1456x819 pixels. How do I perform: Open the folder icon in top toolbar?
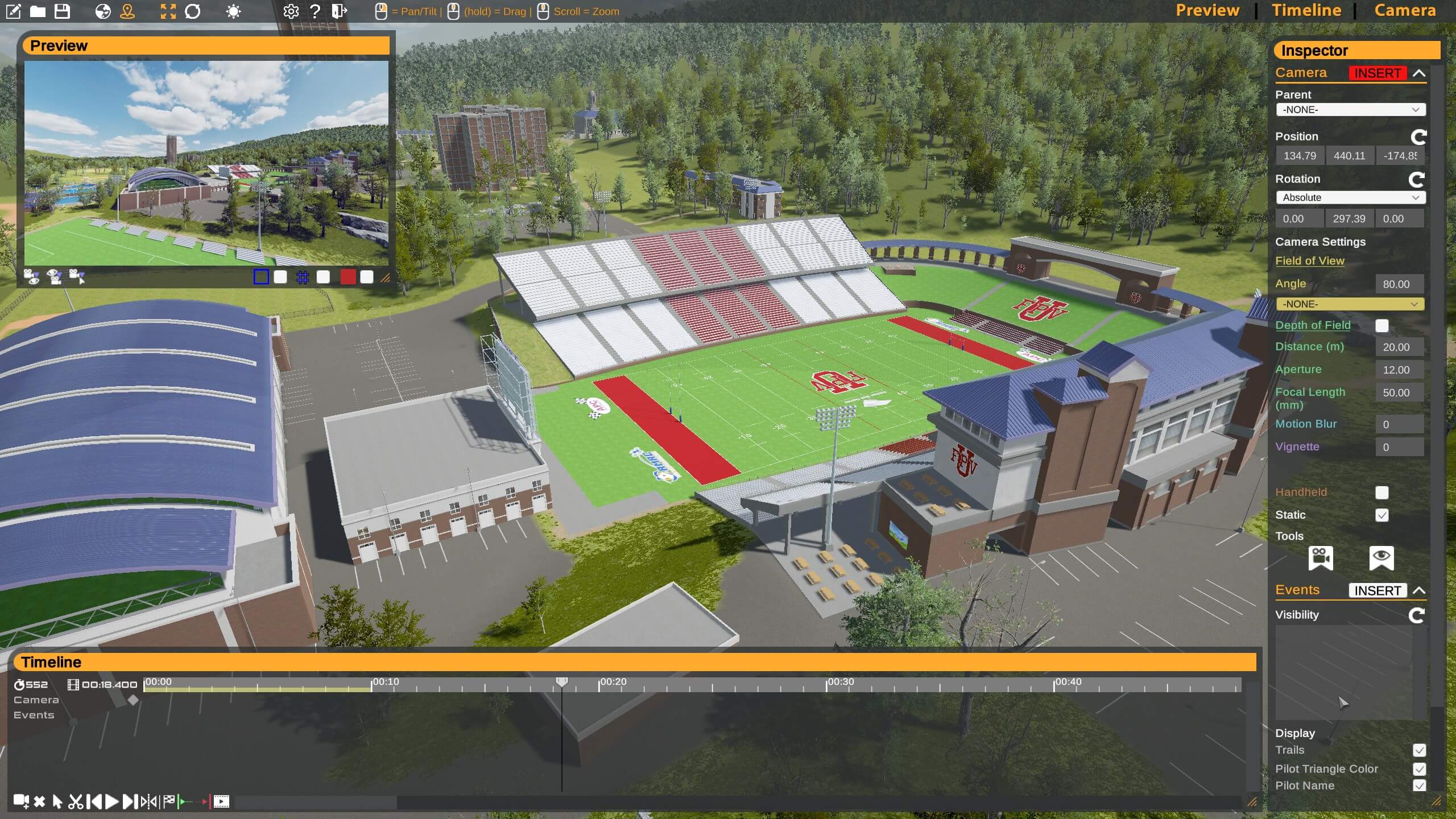tap(38, 11)
